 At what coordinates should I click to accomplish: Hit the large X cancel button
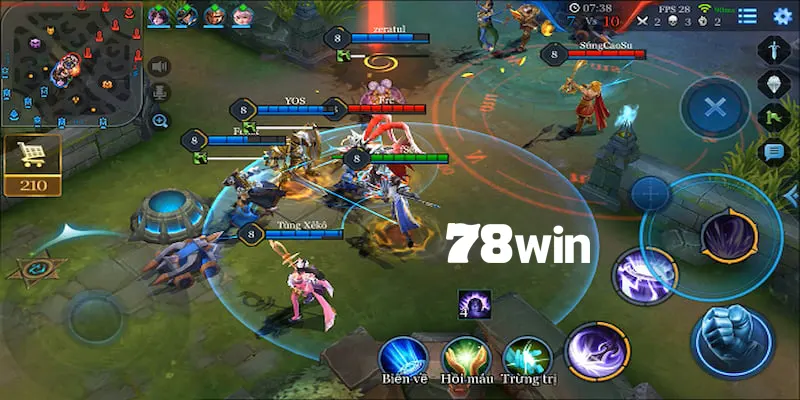pyautogui.click(x=714, y=108)
